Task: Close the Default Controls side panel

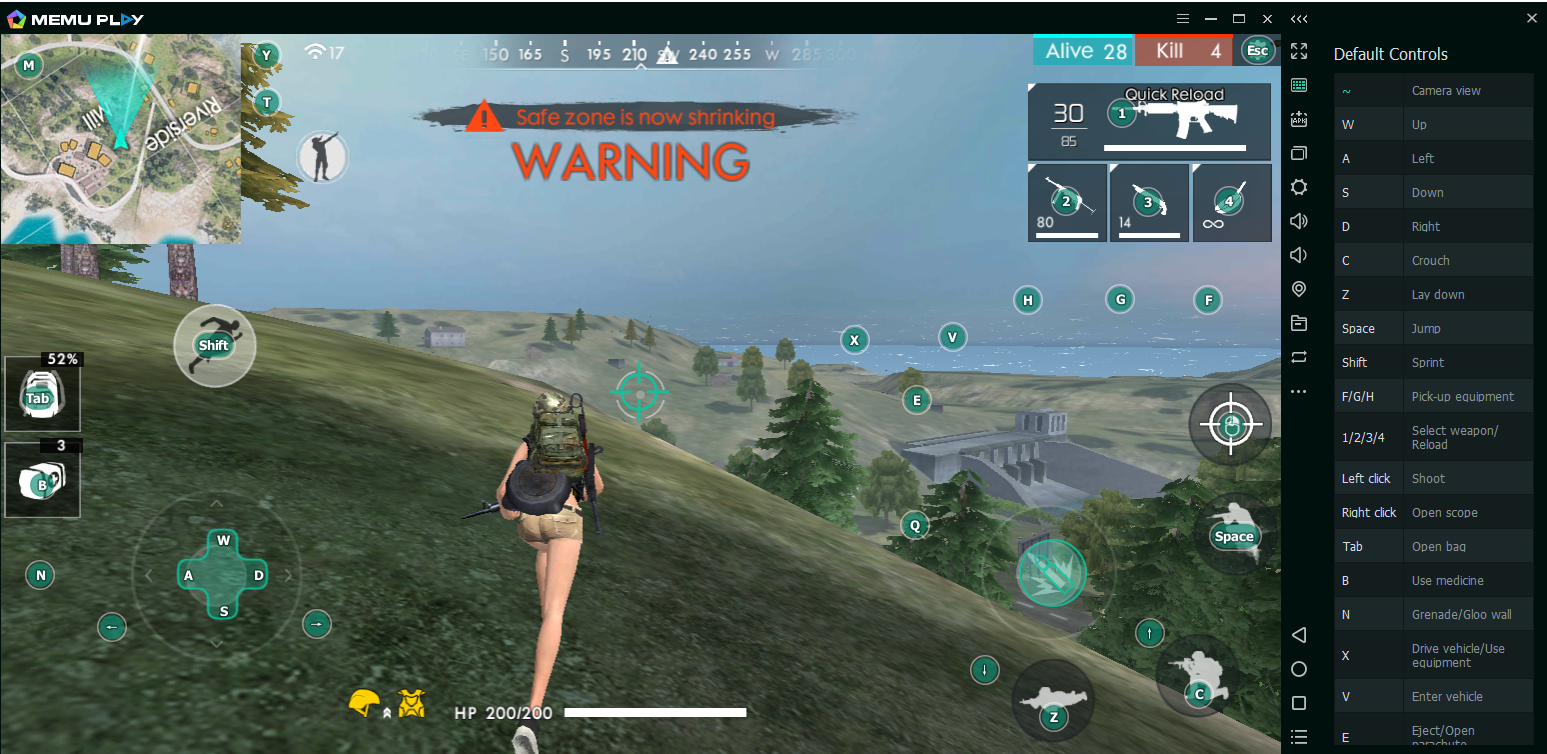Action: (x=1531, y=18)
